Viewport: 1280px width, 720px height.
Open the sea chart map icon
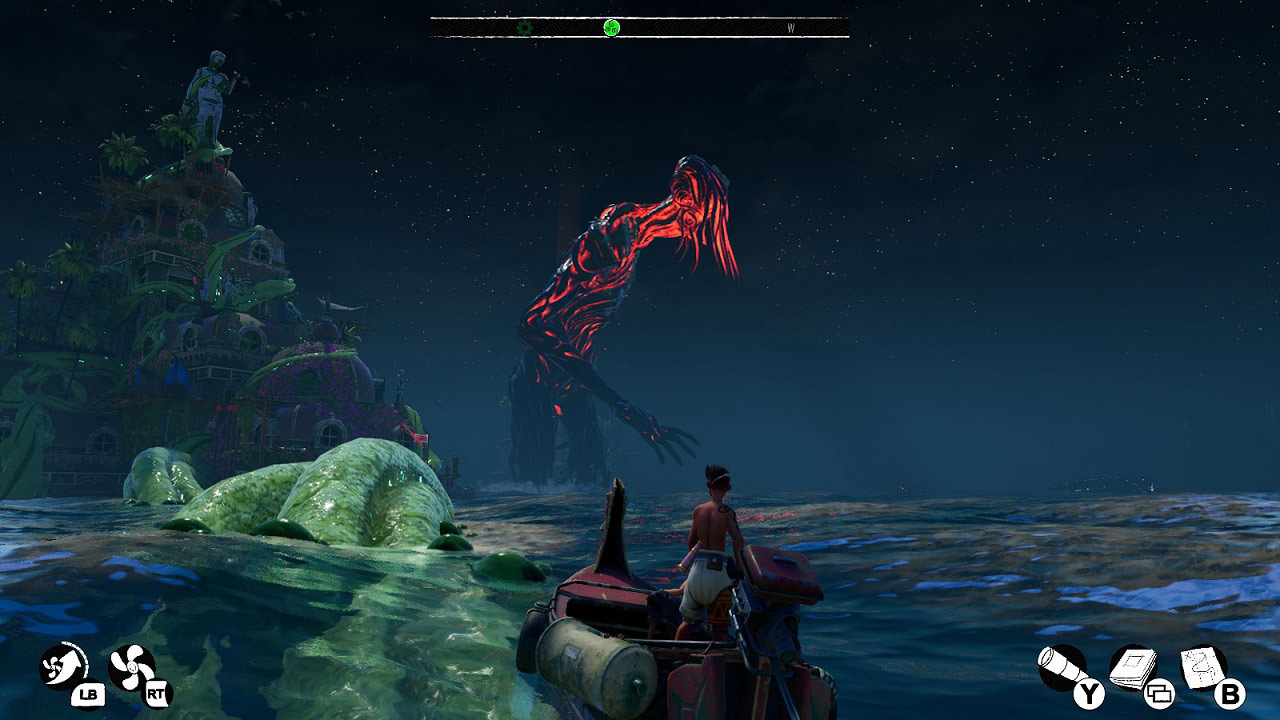[1202, 666]
